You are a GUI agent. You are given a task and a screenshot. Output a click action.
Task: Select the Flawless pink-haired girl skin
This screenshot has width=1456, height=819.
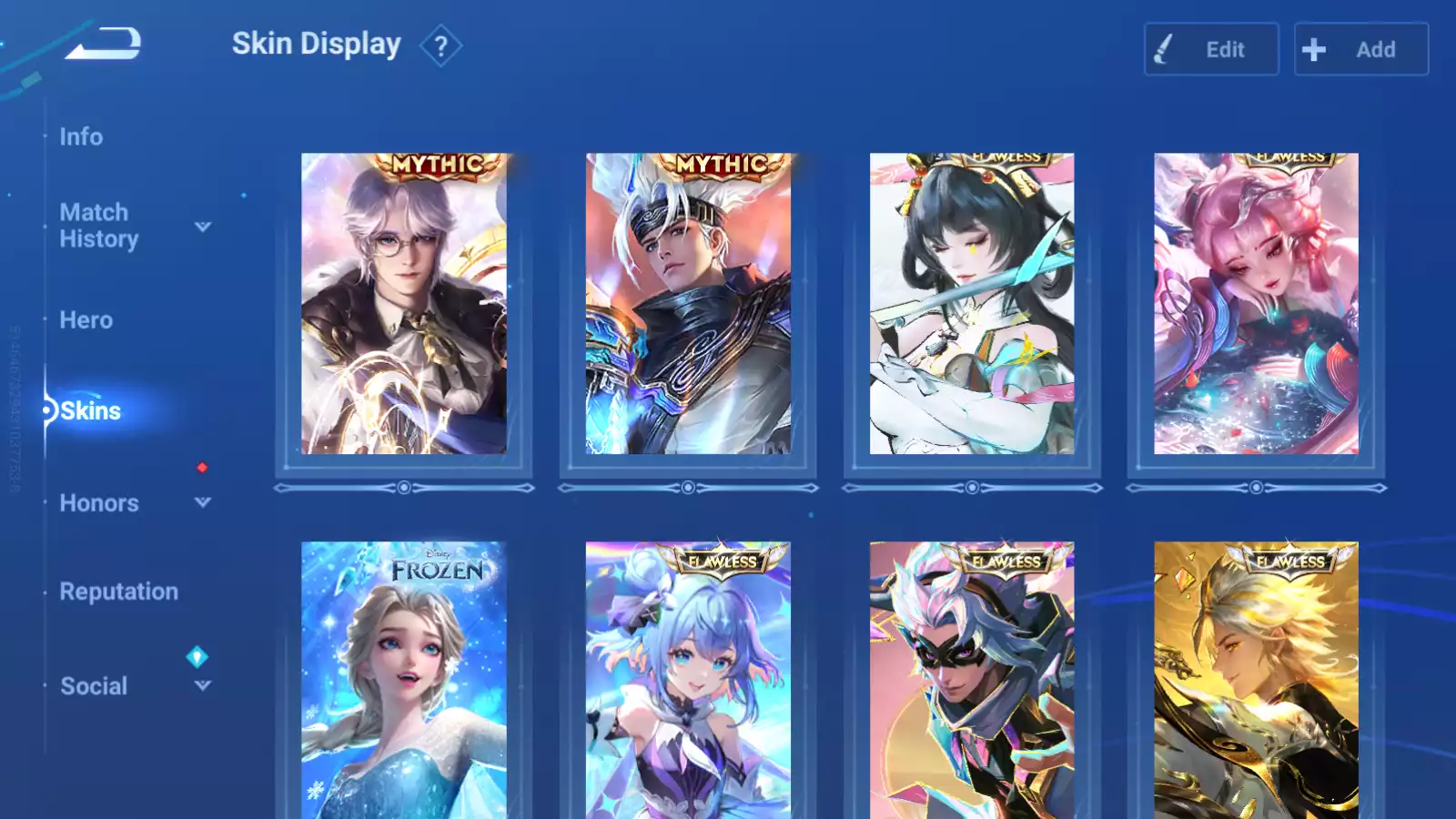(x=1256, y=304)
